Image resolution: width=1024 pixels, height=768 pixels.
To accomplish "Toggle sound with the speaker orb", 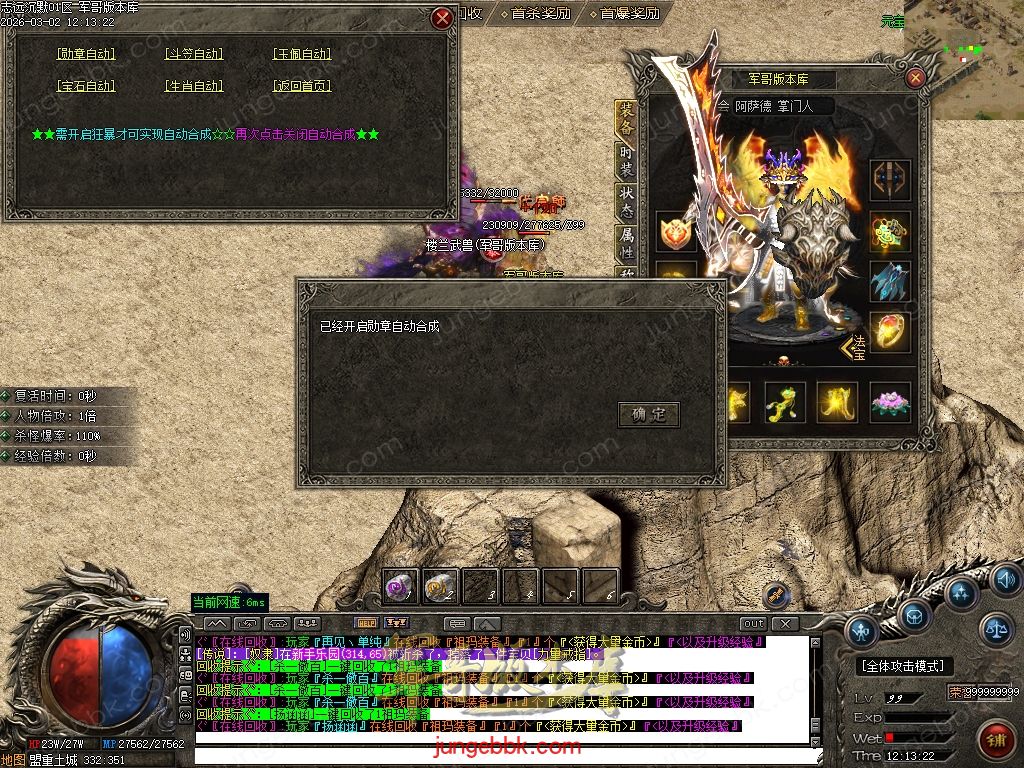I will (x=1005, y=577).
